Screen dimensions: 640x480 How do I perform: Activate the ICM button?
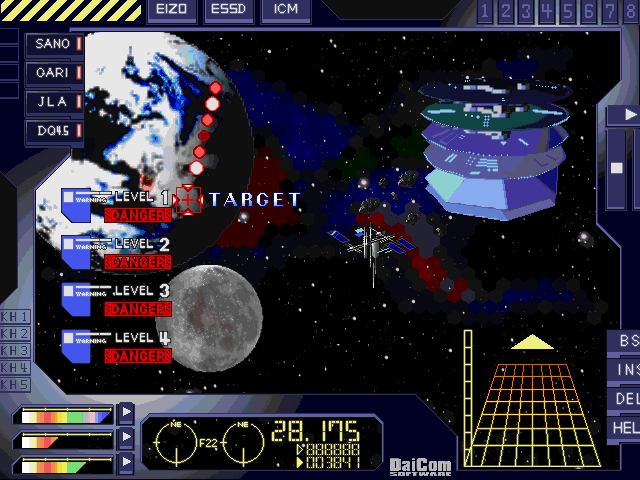pyautogui.click(x=285, y=11)
